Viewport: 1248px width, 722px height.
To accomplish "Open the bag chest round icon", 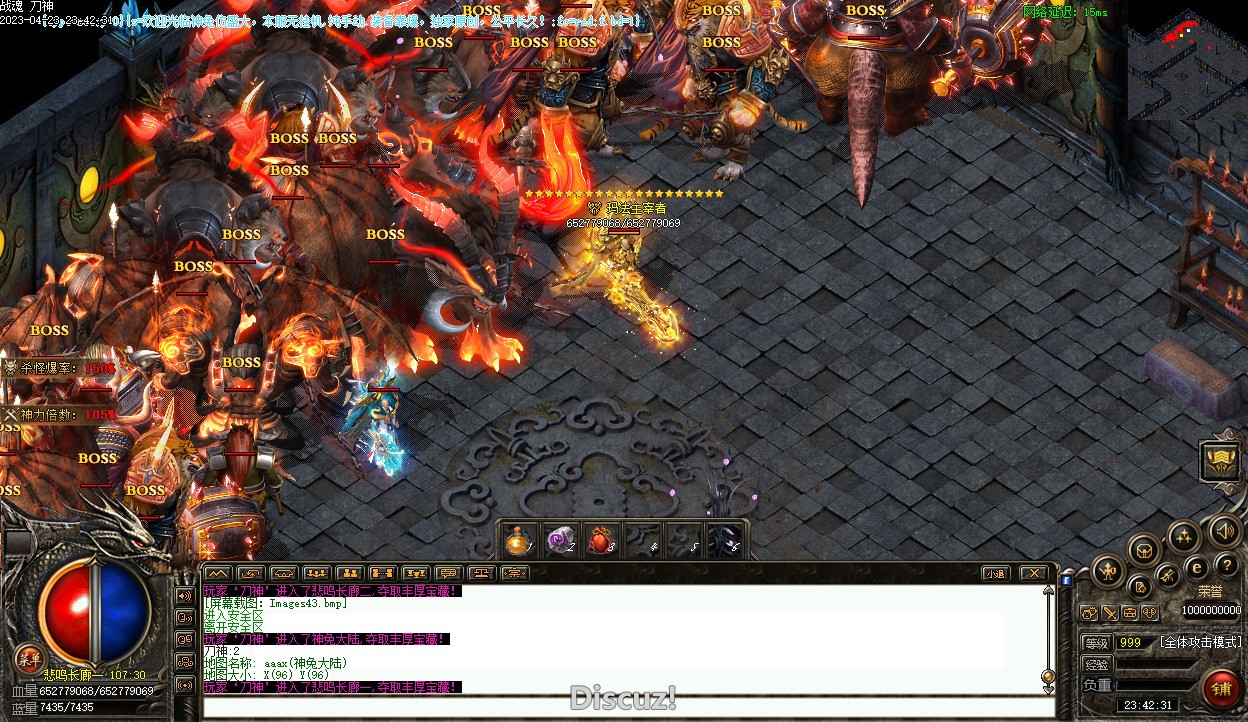I will pyautogui.click(x=1144, y=549).
